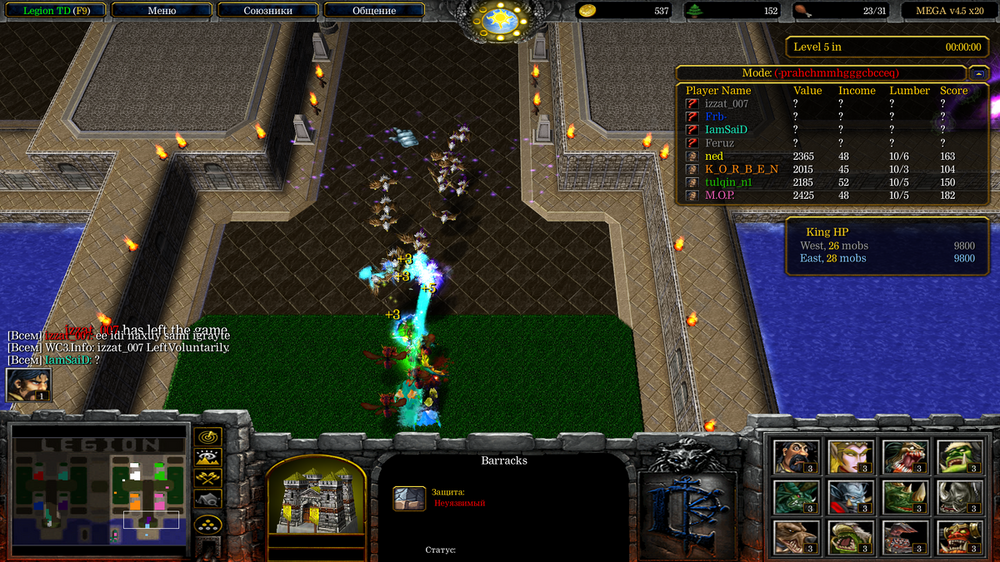Screen dimensions: 1000x562
Task: Toggle minimap ally color mode (crossed axes)
Action: click(x=208, y=480)
